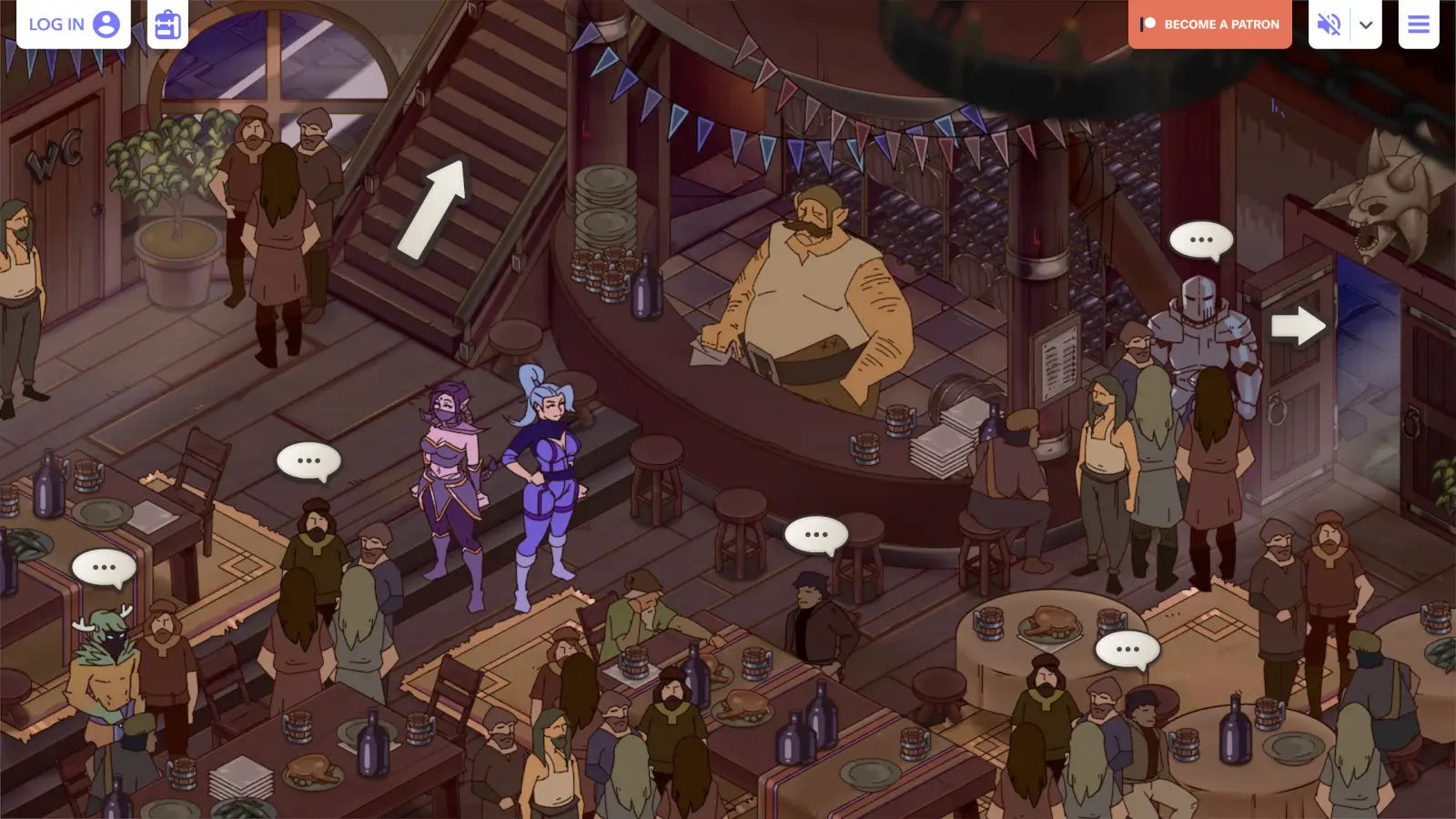Follow the white arrow up the staircase
1456x819 pixels.
tap(433, 208)
